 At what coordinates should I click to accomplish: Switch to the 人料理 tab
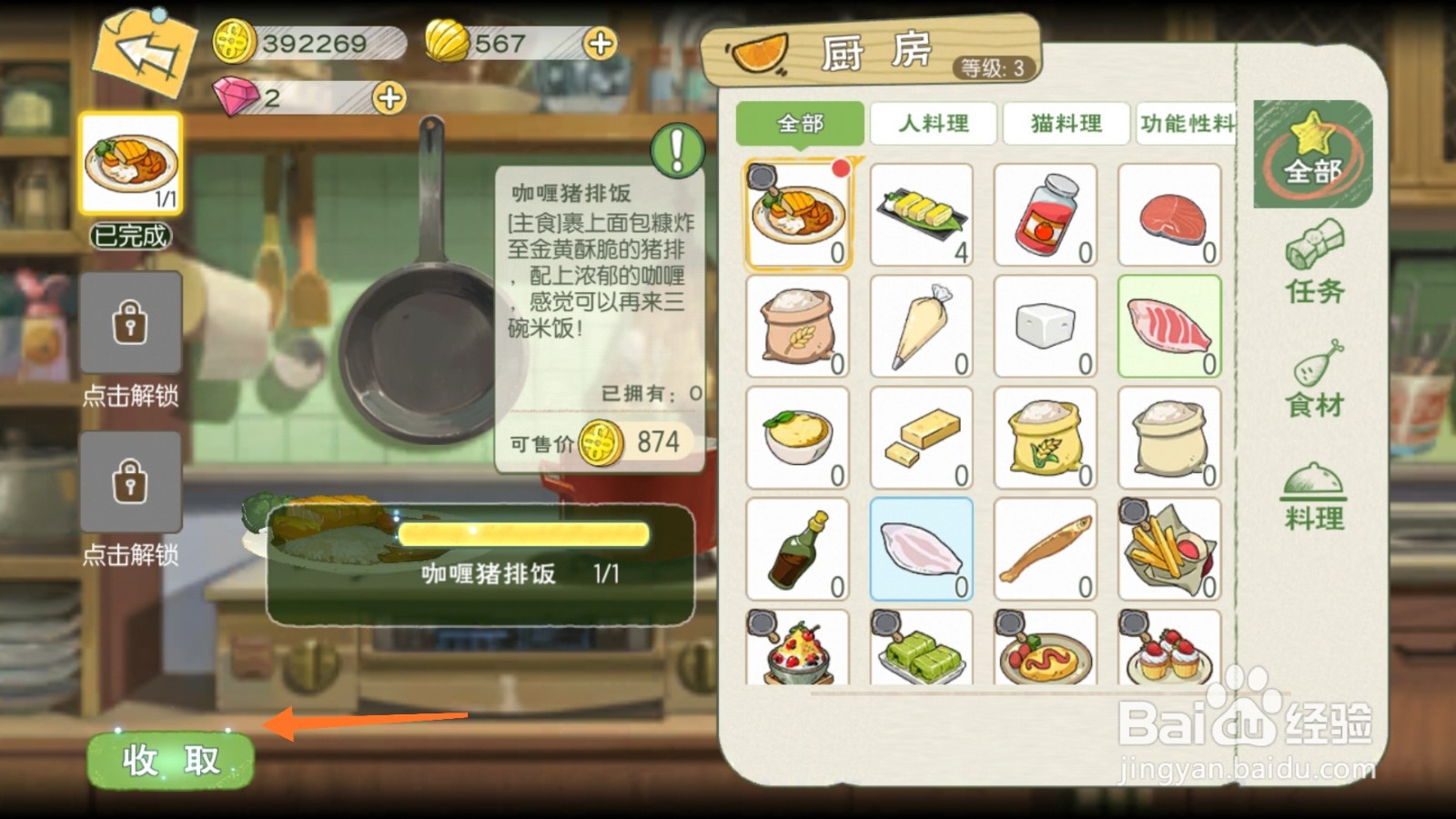click(x=931, y=124)
